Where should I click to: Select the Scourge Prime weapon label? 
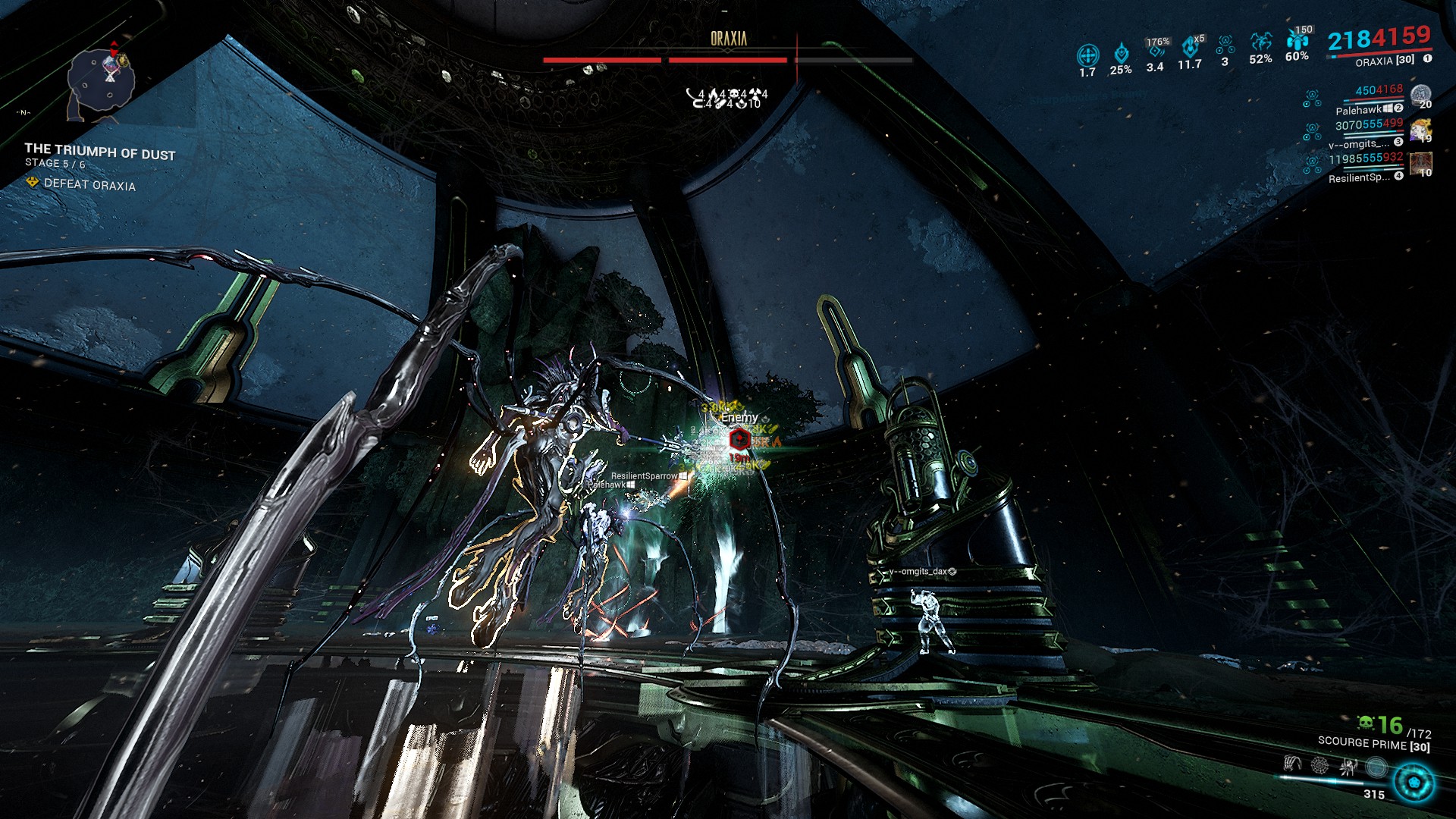point(1373,744)
